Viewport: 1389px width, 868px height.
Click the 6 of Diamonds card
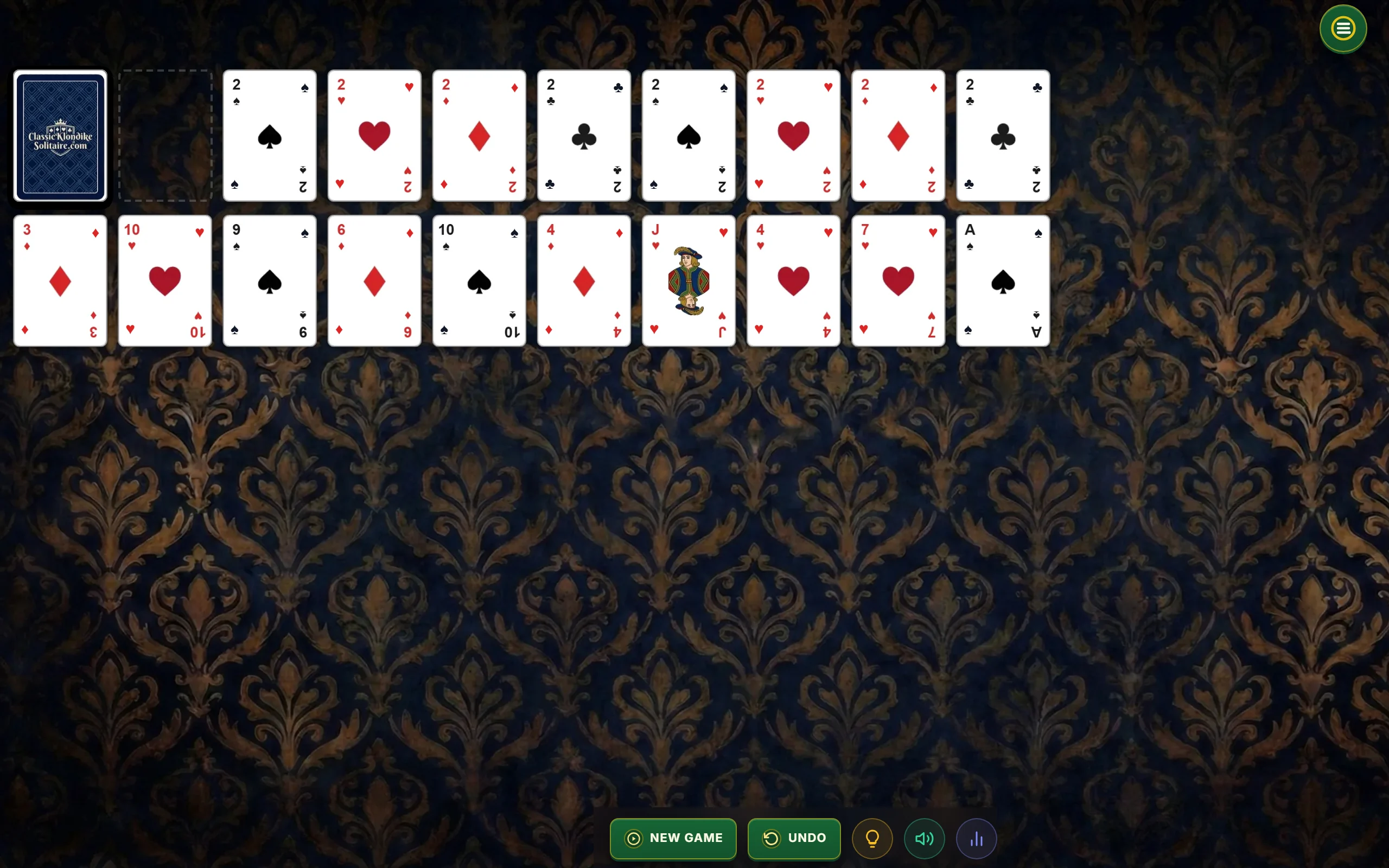pyautogui.click(x=374, y=280)
